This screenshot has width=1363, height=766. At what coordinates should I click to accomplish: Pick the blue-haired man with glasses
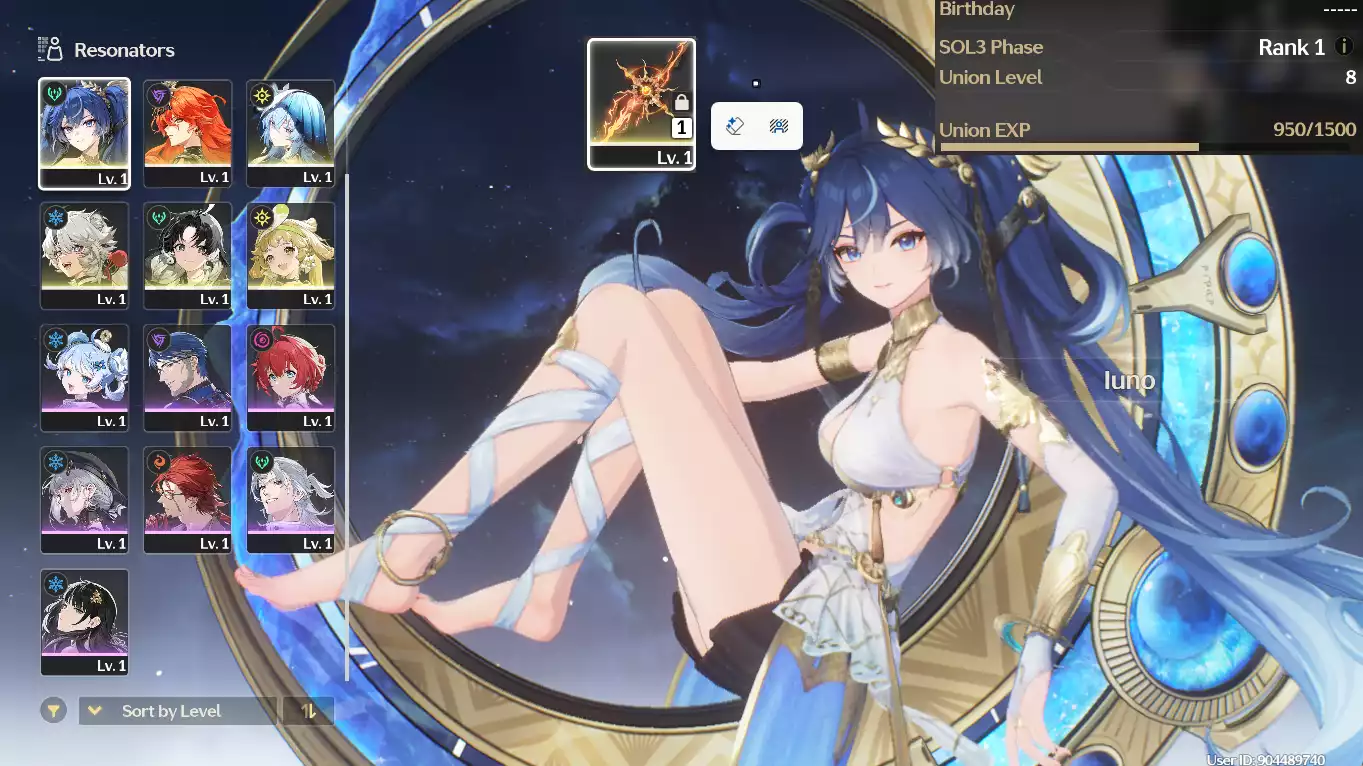click(x=188, y=377)
